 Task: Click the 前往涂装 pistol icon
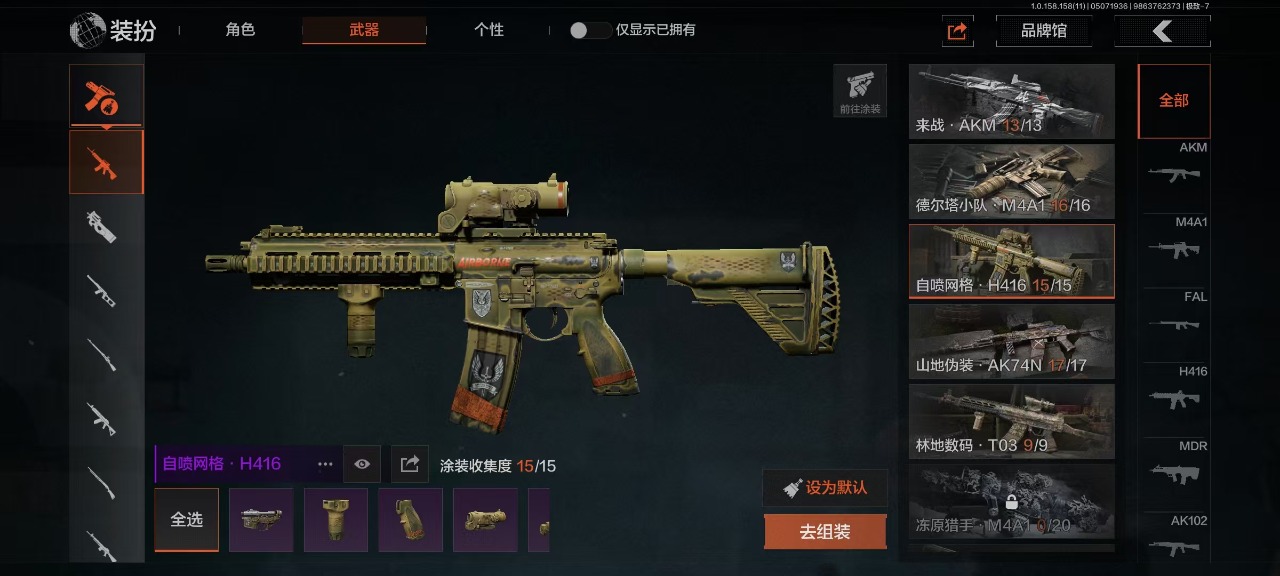click(x=860, y=91)
